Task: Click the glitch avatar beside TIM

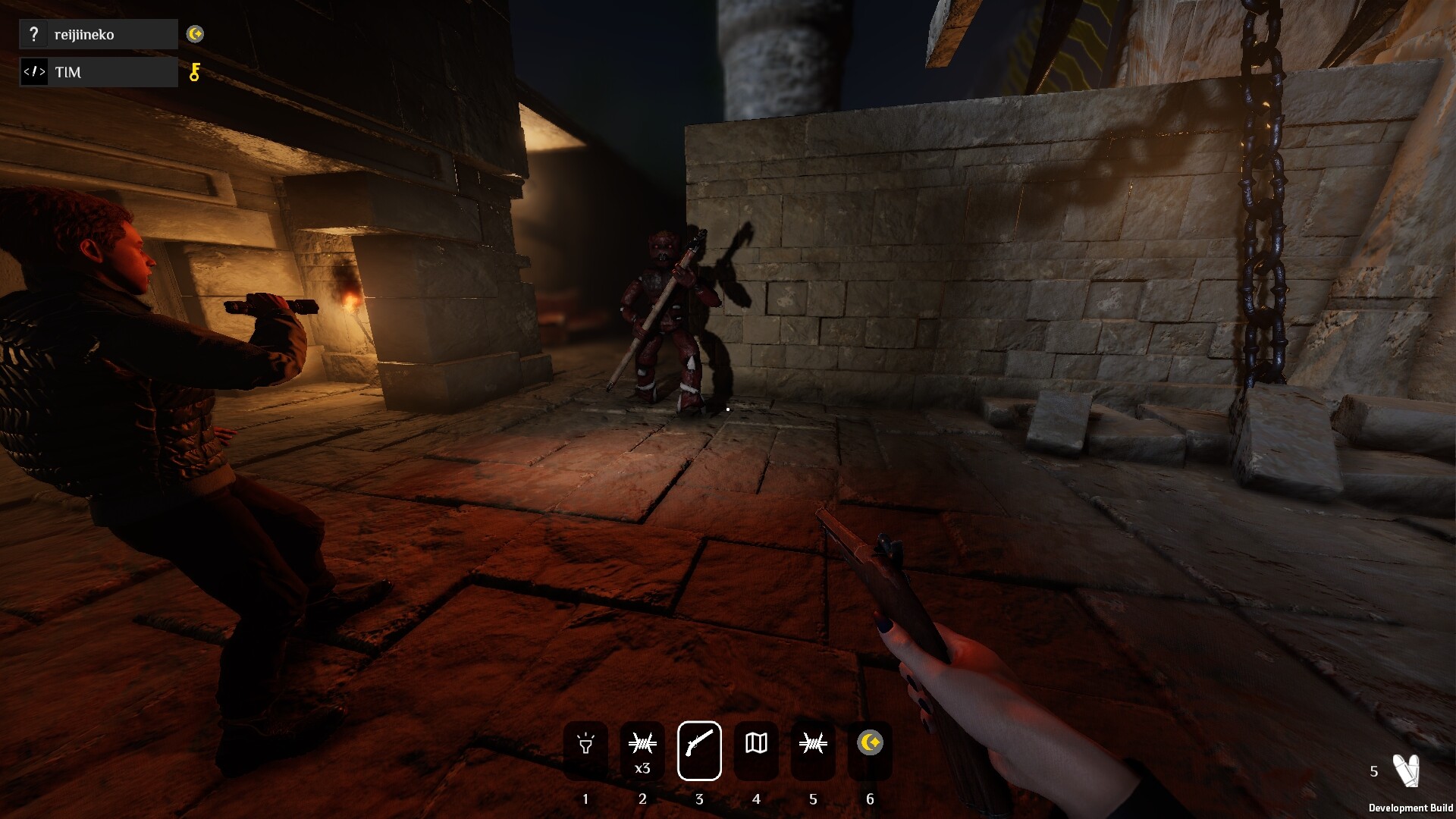Action: pos(33,72)
